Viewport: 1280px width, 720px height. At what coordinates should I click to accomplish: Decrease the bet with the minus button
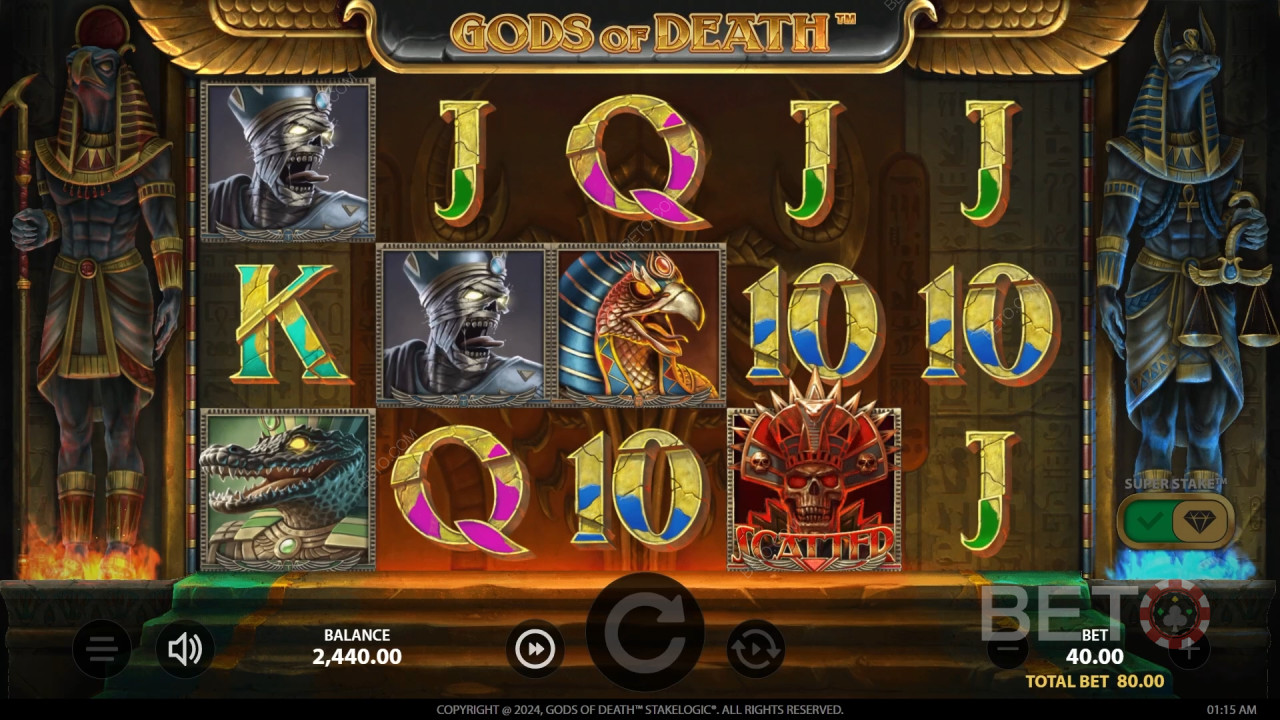(x=1008, y=650)
